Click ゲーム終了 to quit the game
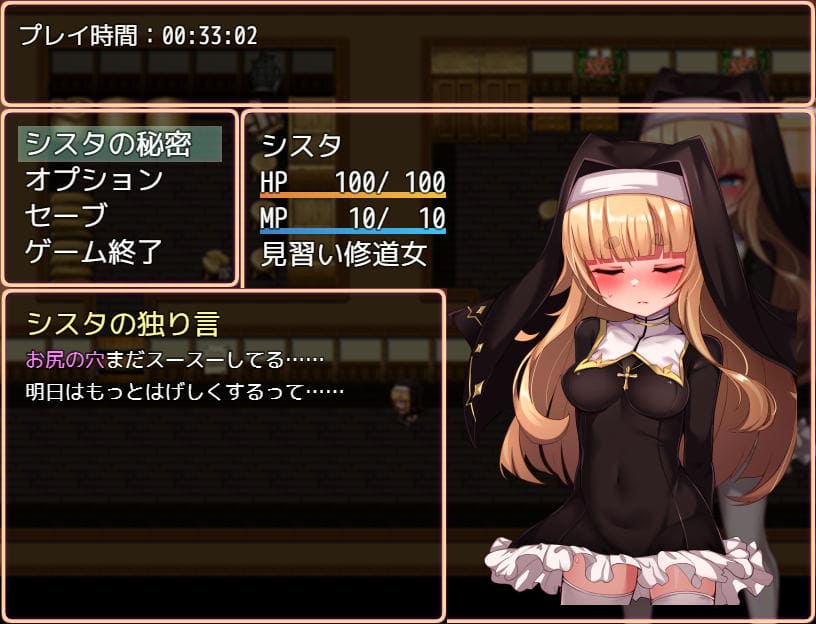The height and width of the screenshot is (624, 816). tap(94, 252)
